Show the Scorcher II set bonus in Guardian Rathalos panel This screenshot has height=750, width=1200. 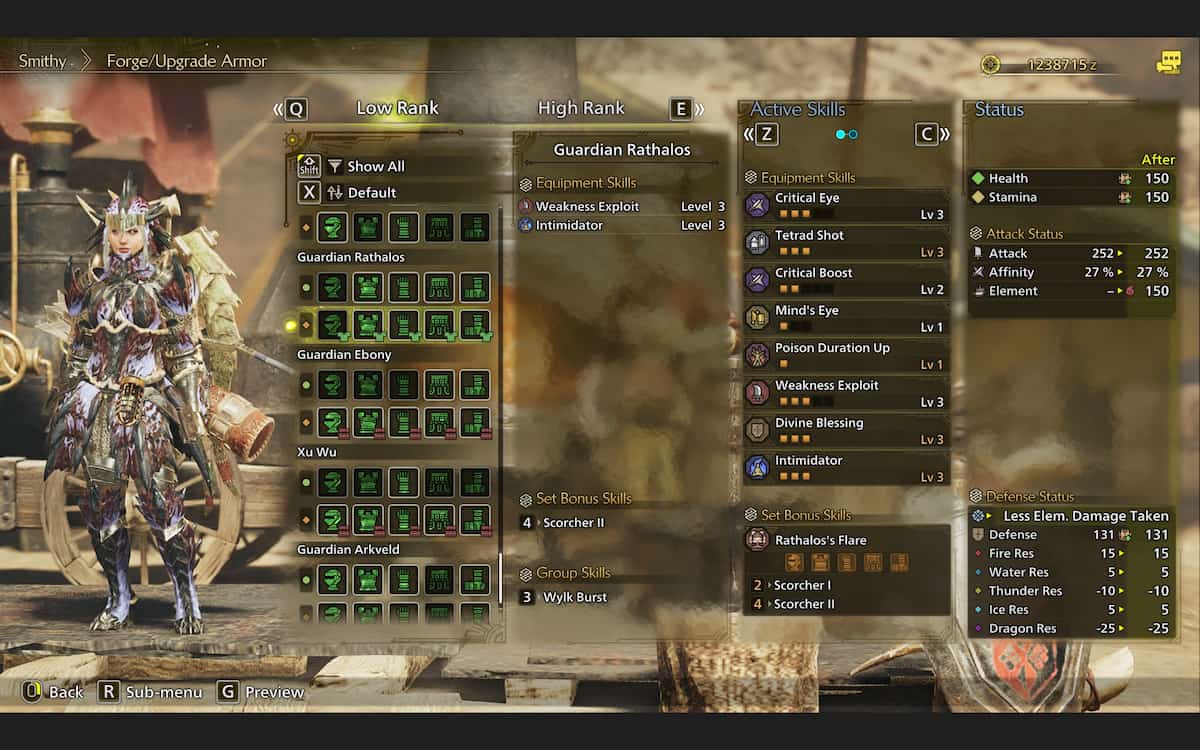pos(573,522)
